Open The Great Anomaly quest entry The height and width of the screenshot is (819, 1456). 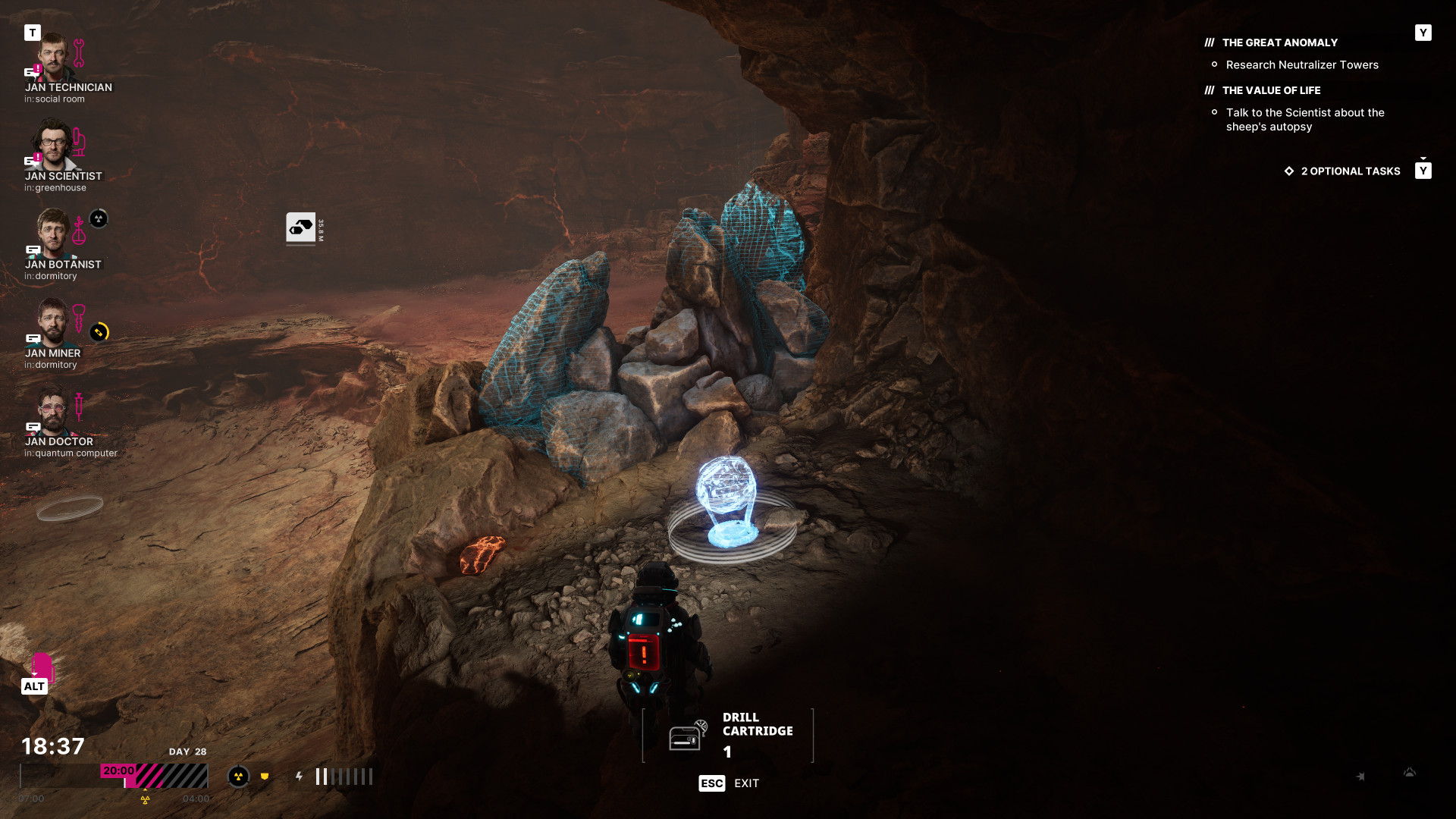coord(1279,43)
